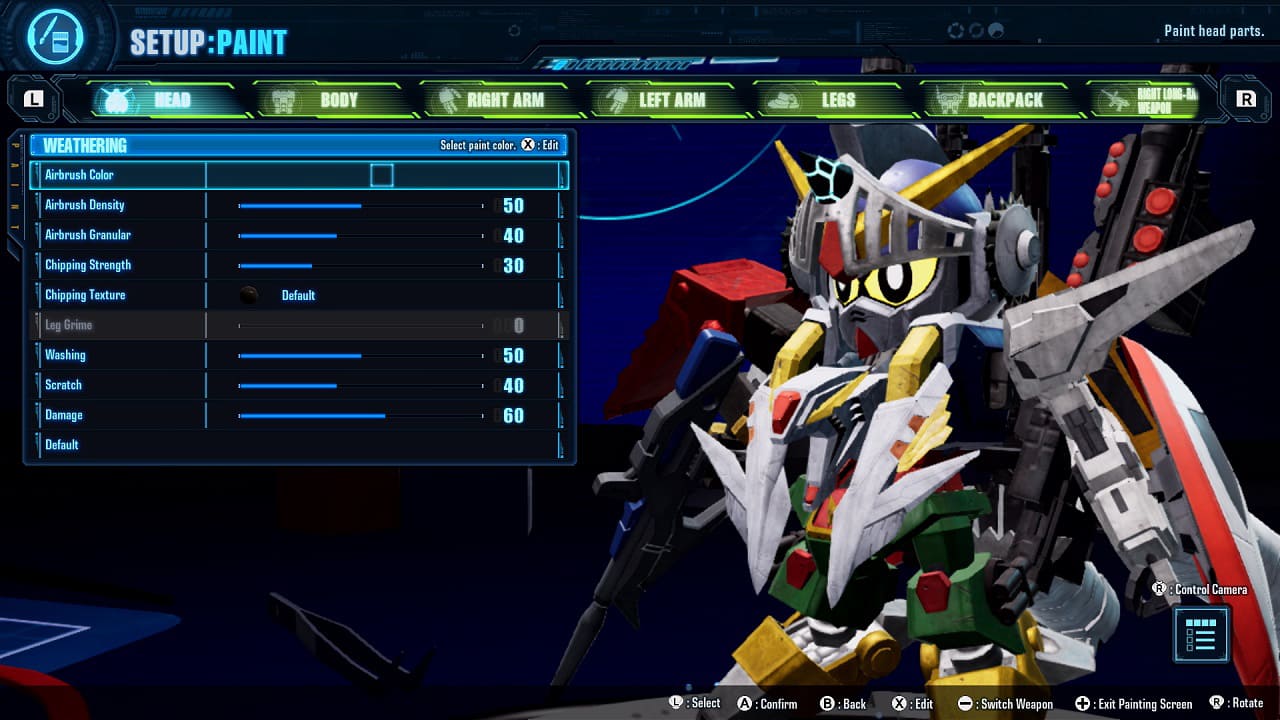1280x720 pixels.
Task: Open the menu icon near Control Camera
Action: [1200, 635]
